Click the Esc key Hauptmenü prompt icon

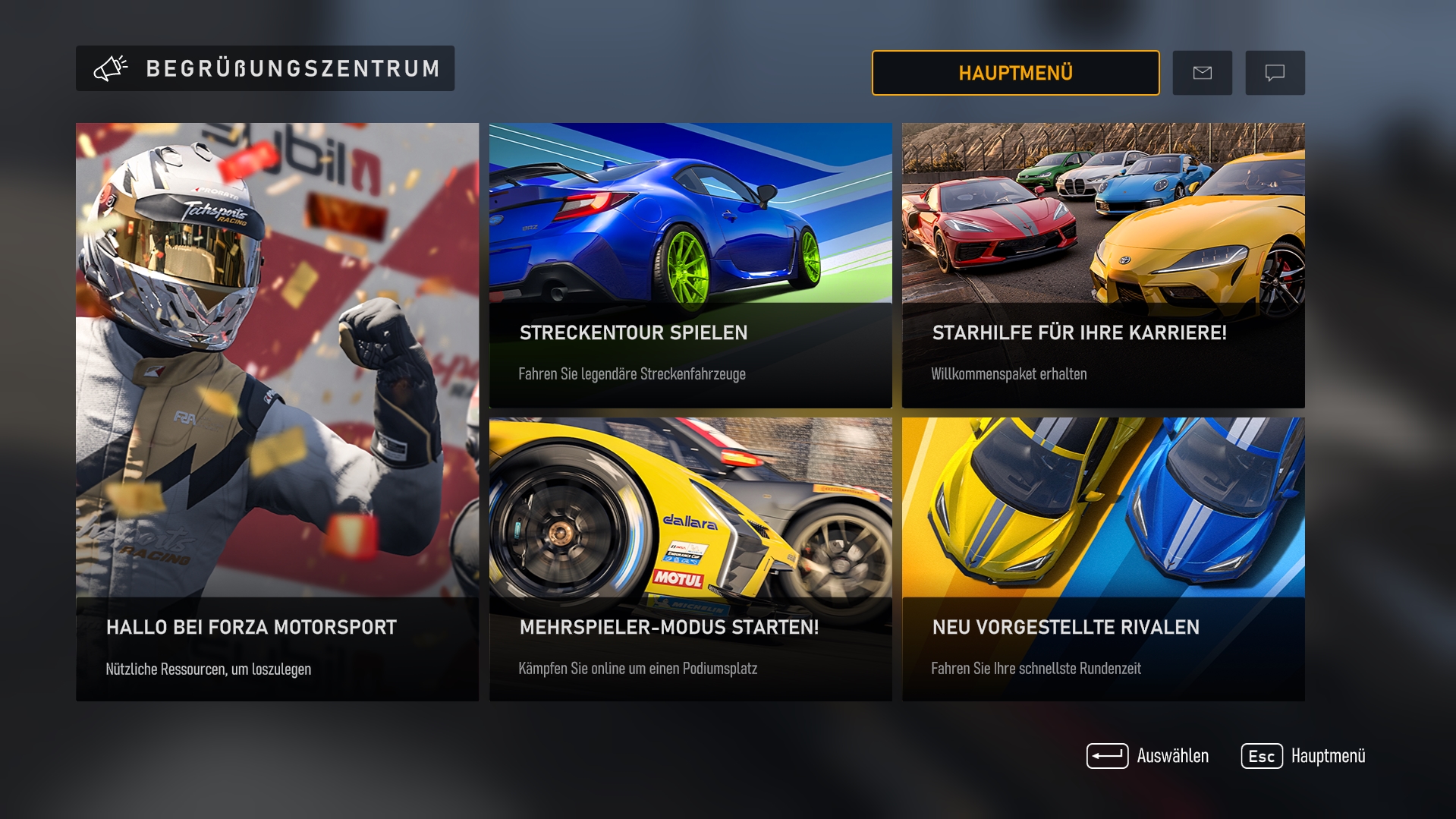1262,755
